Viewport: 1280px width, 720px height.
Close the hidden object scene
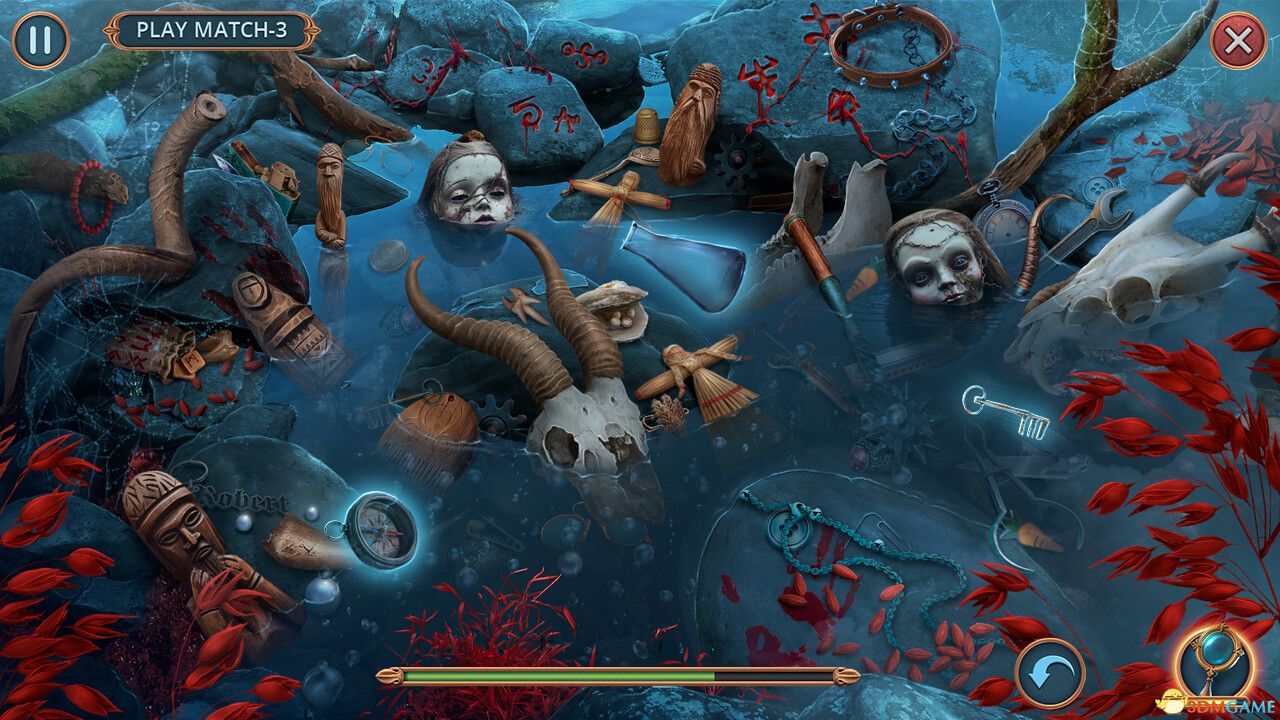coord(1238,40)
